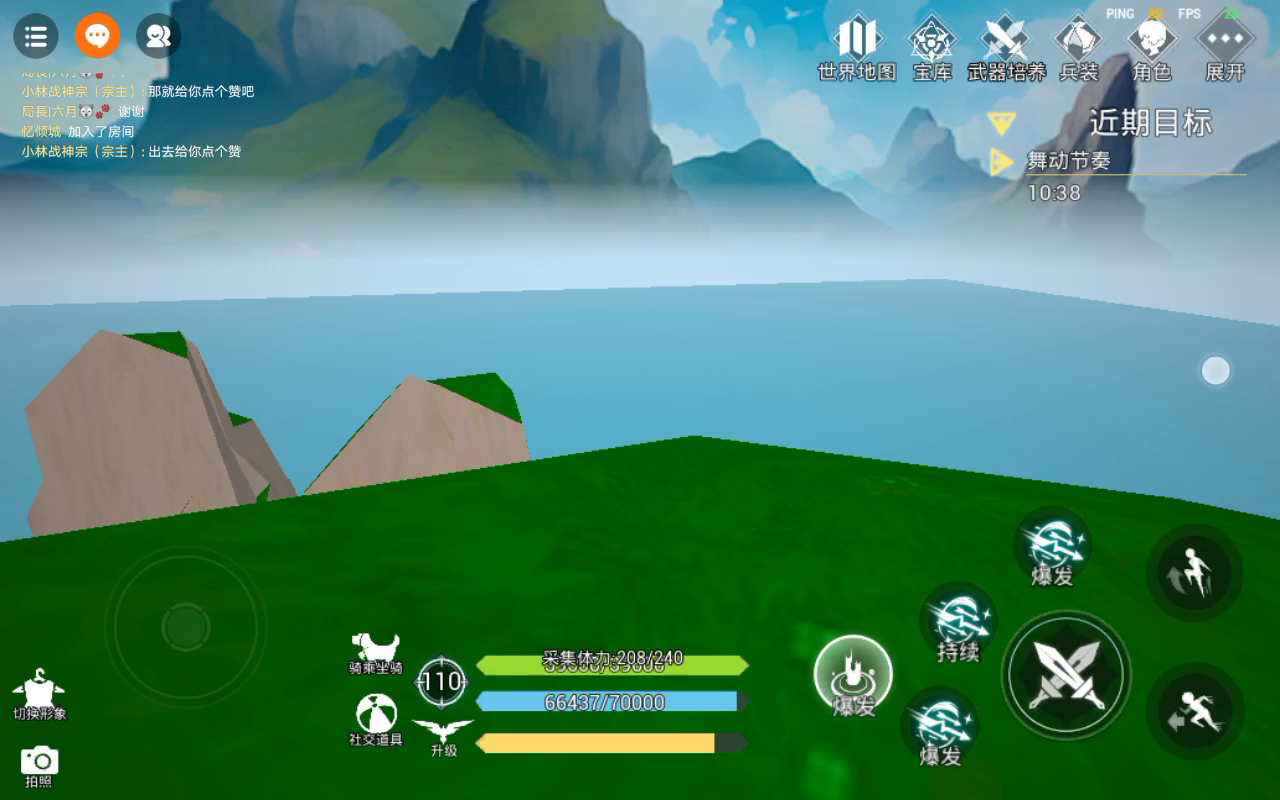
Task: Open the list menu icon
Action: (x=35, y=37)
